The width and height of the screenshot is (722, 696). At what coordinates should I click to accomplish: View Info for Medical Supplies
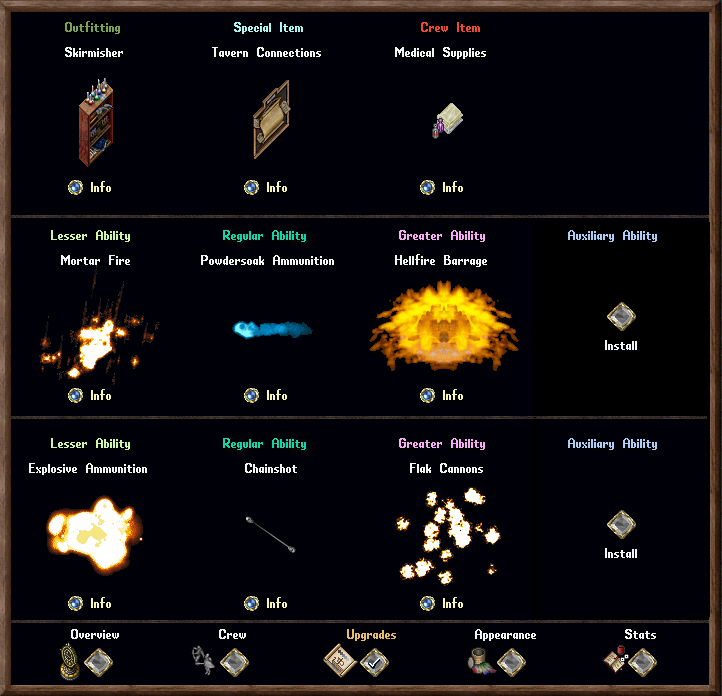pos(428,187)
